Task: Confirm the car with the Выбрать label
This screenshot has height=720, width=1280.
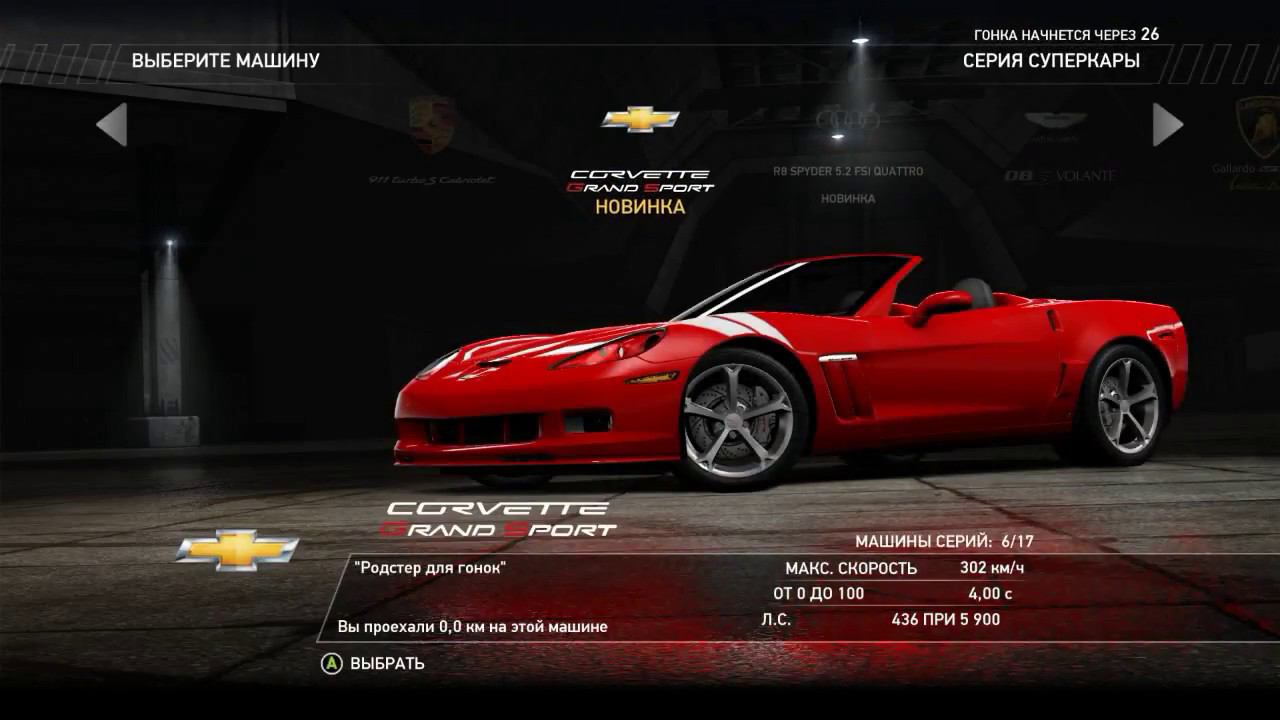Action: pos(386,663)
